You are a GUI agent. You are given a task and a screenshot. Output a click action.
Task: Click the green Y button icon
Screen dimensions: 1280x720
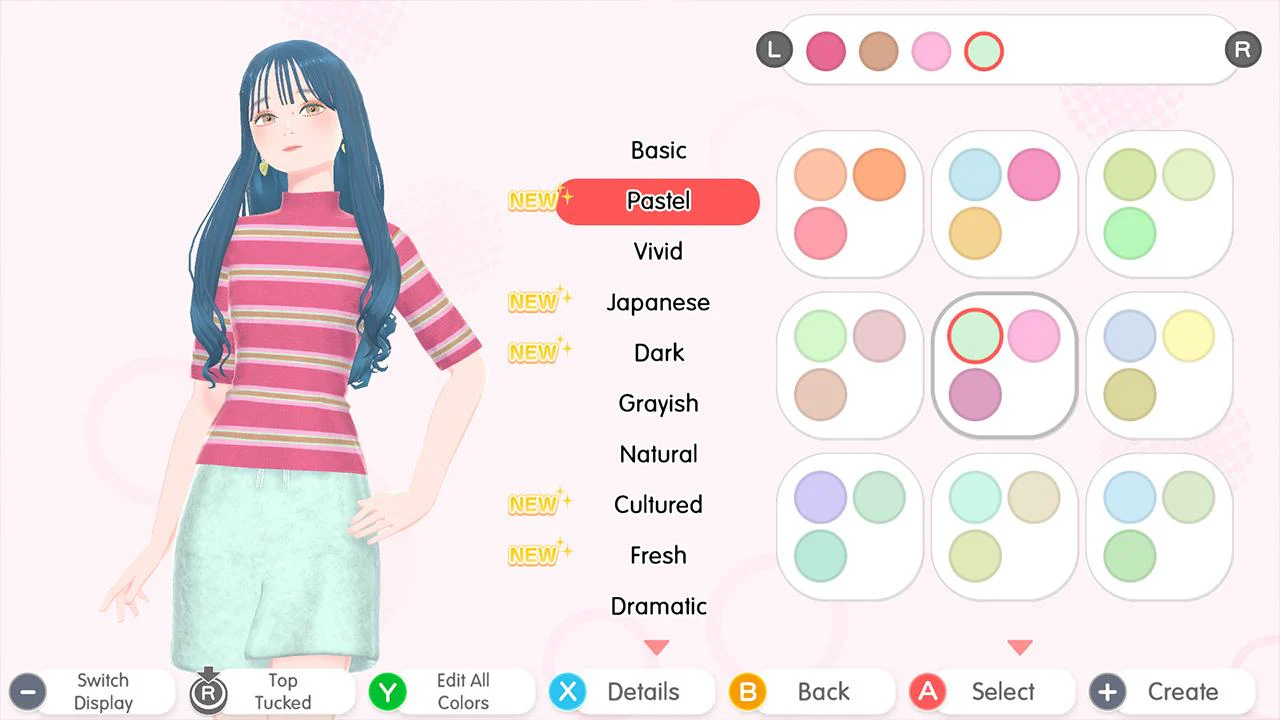[387, 691]
